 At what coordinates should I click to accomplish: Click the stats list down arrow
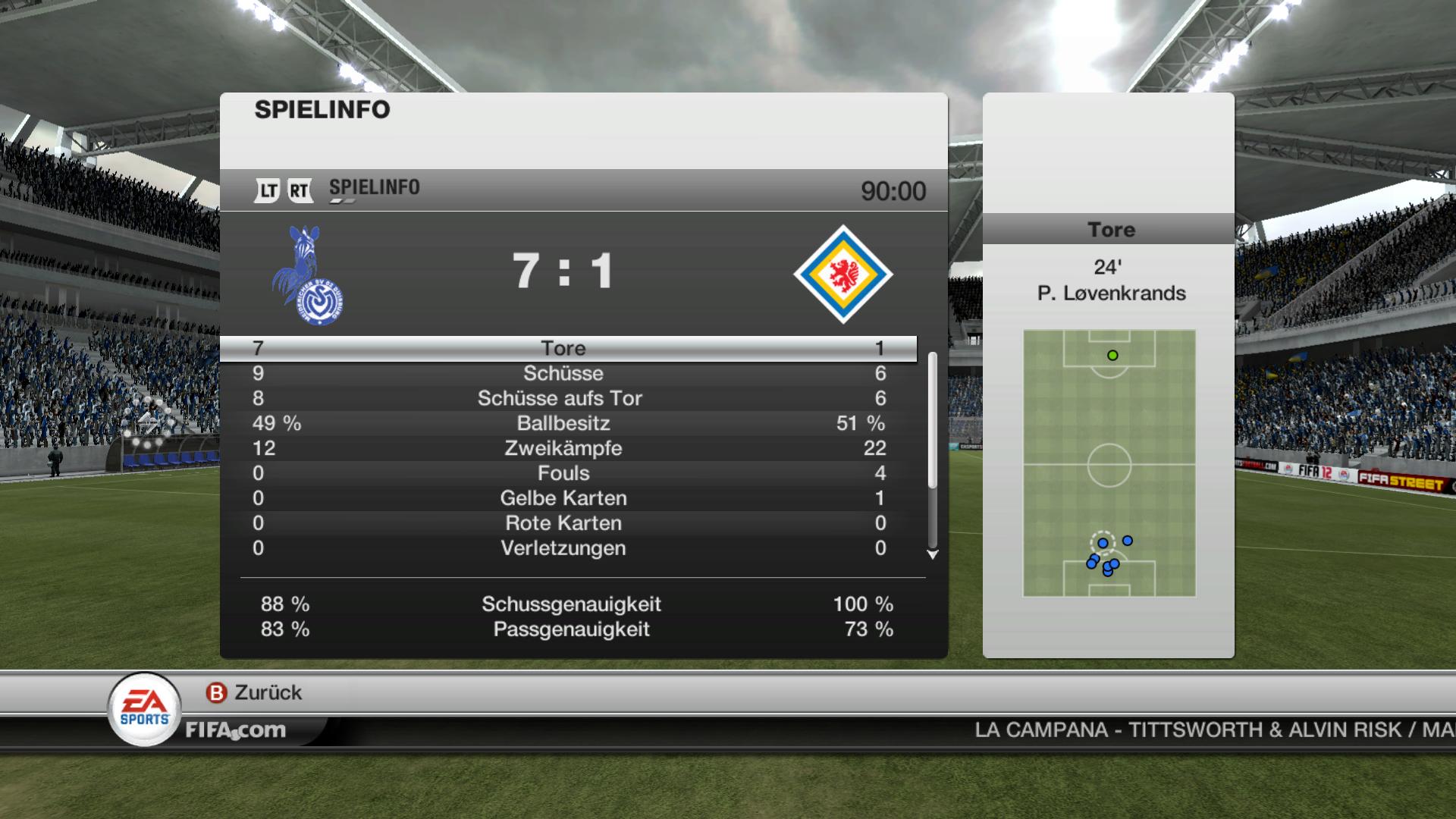[933, 555]
